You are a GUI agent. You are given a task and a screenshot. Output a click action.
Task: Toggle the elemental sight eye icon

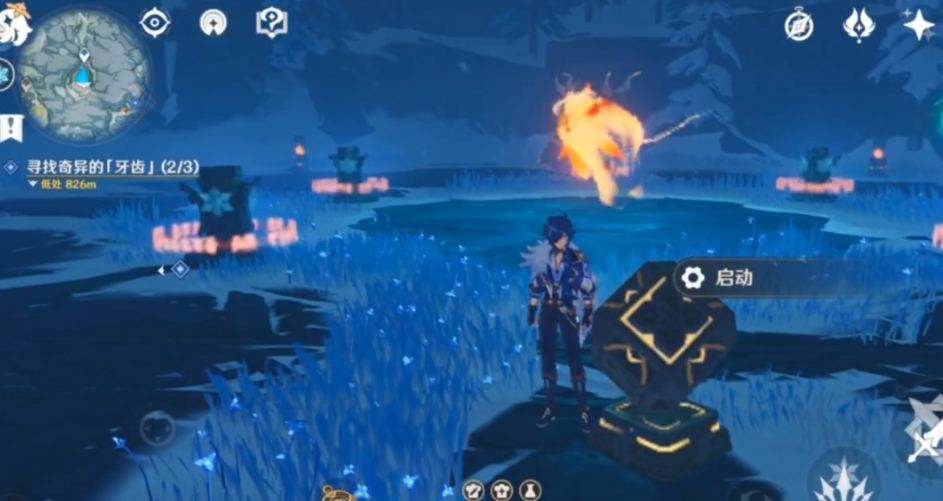tap(155, 23)
